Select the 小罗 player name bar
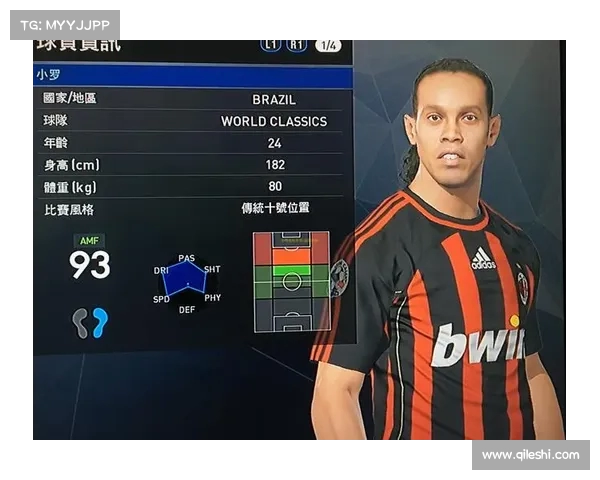The height and width of the screenshot is (480, 600). [193, 75]
